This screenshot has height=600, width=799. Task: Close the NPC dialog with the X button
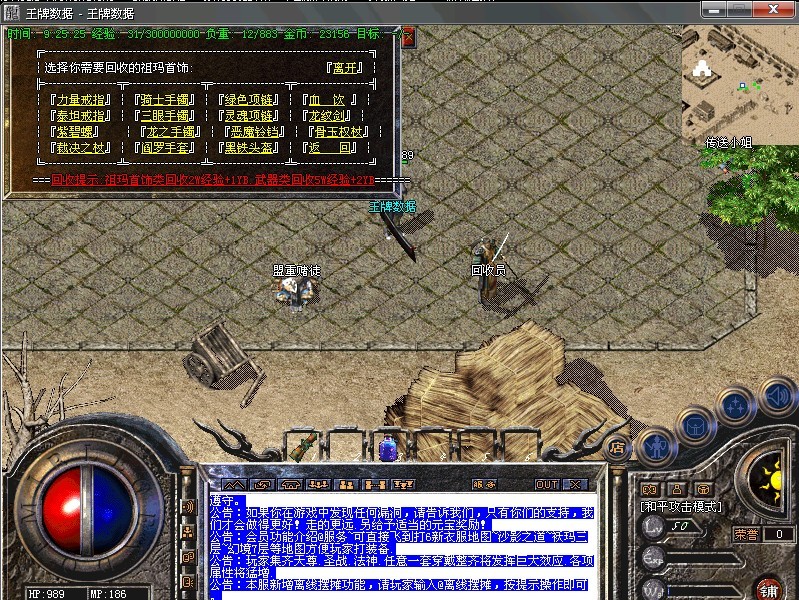click(408, 35)
